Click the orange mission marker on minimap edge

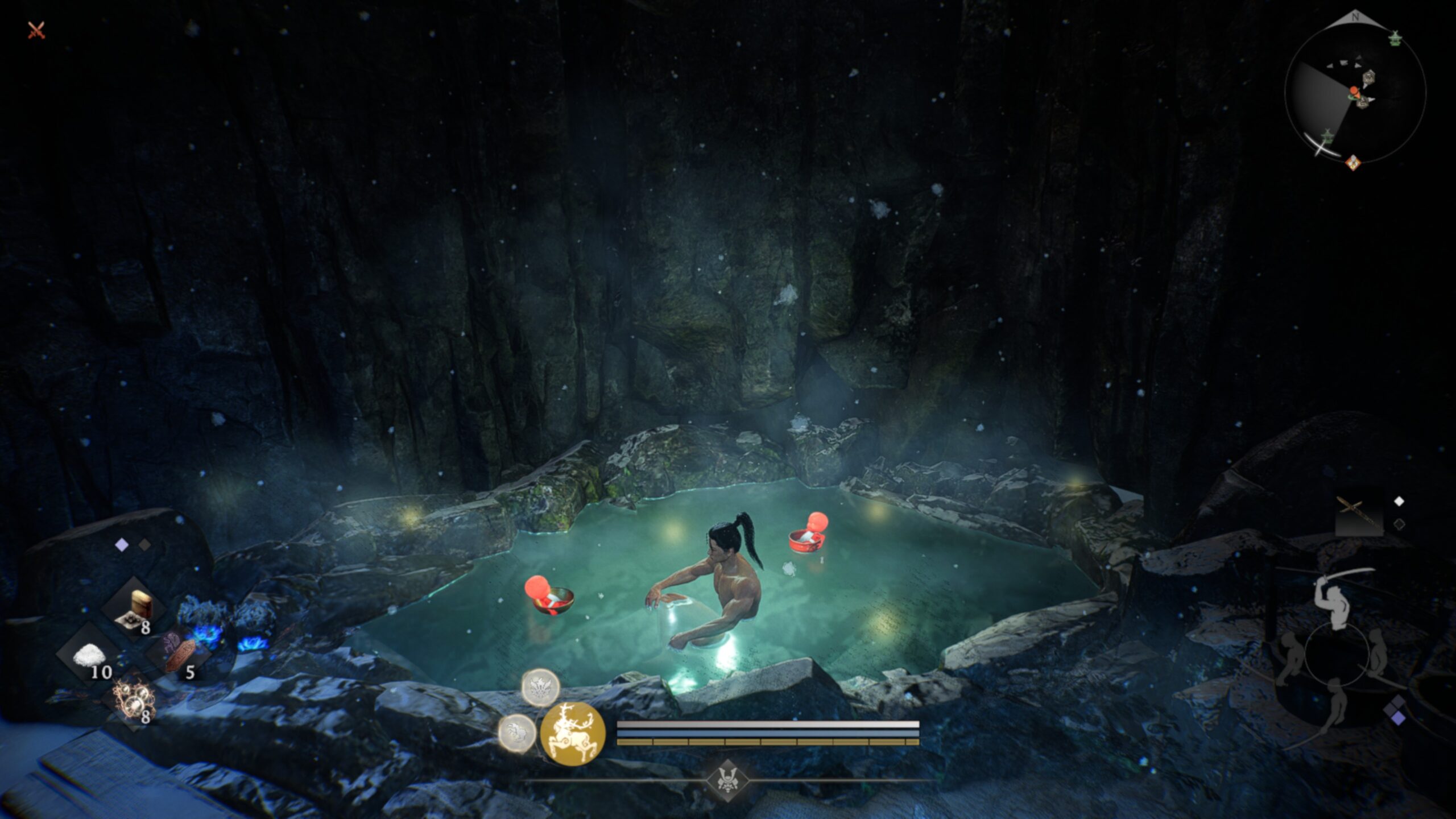(1353, 163)
